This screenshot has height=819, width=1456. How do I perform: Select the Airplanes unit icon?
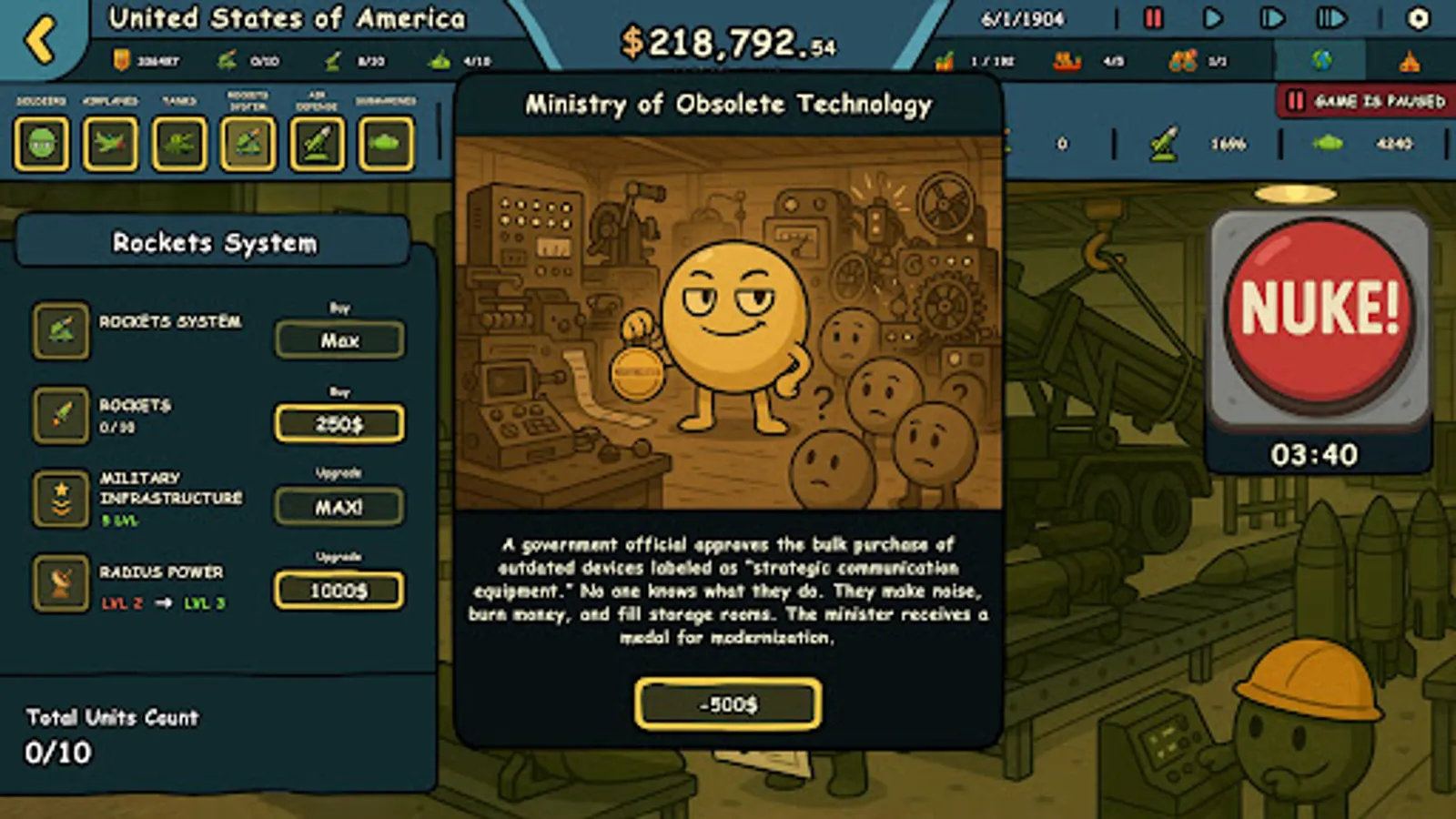110,144
